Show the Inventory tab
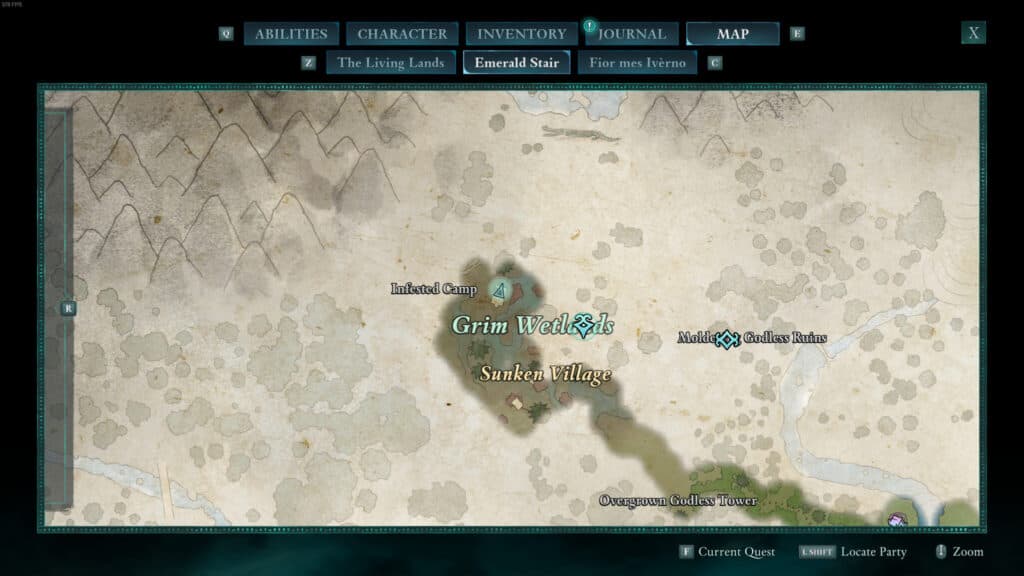Screen dimensions: 1024x576 (x=521, y=34)
